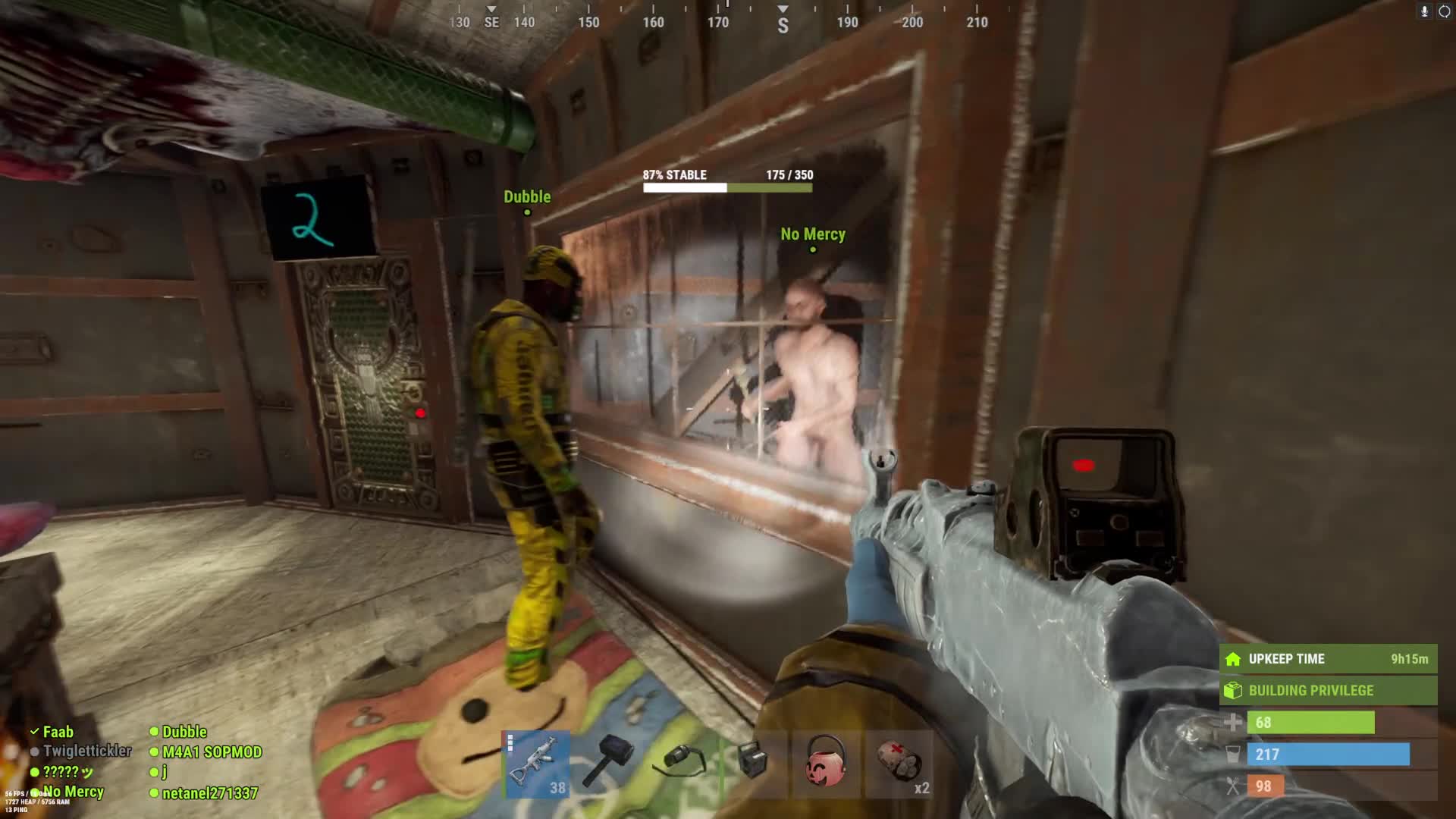
Task: Select the assault rifle hotbar slot
Action: coord(536,764)
